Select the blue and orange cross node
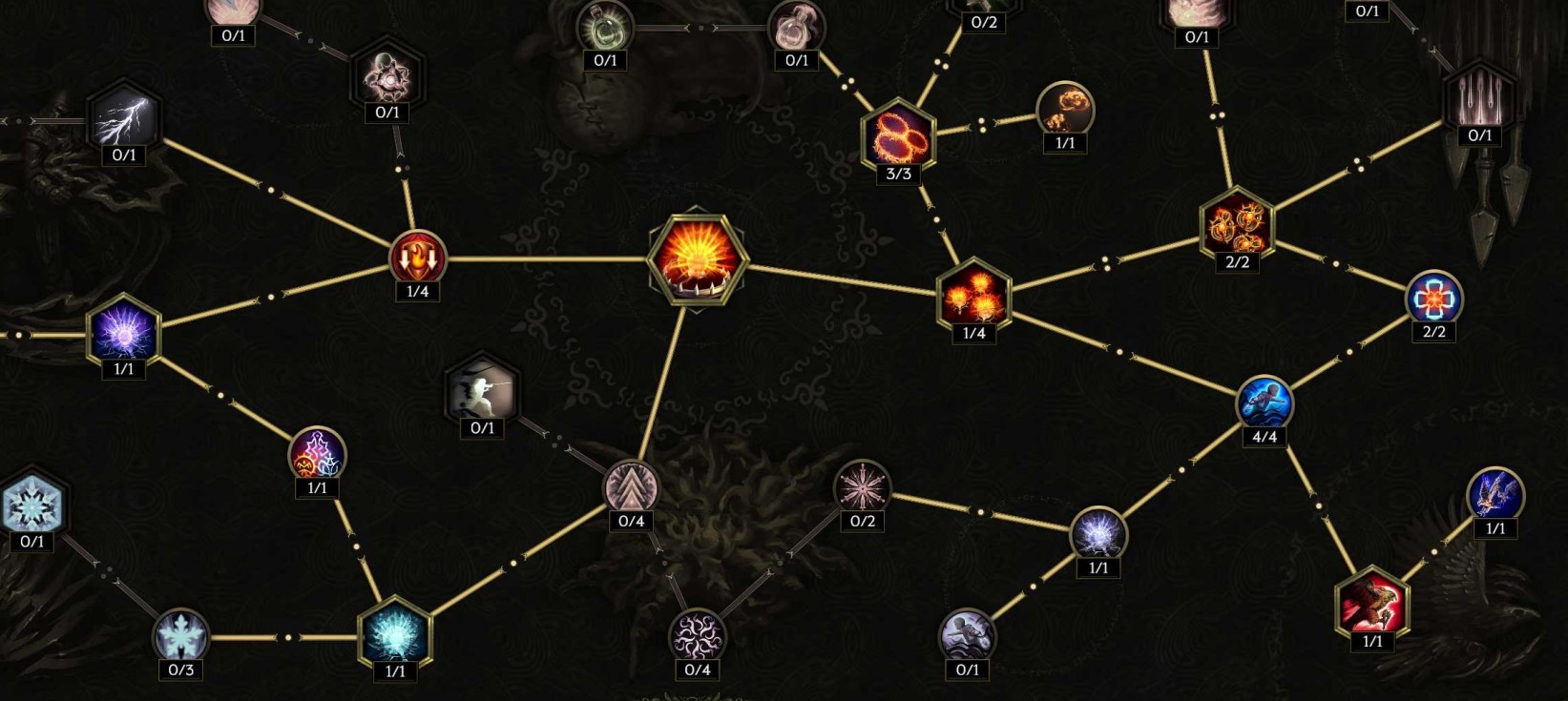Image resolution: width=1568 pixels, height=701 pixels. click(x=1433, y=299)
